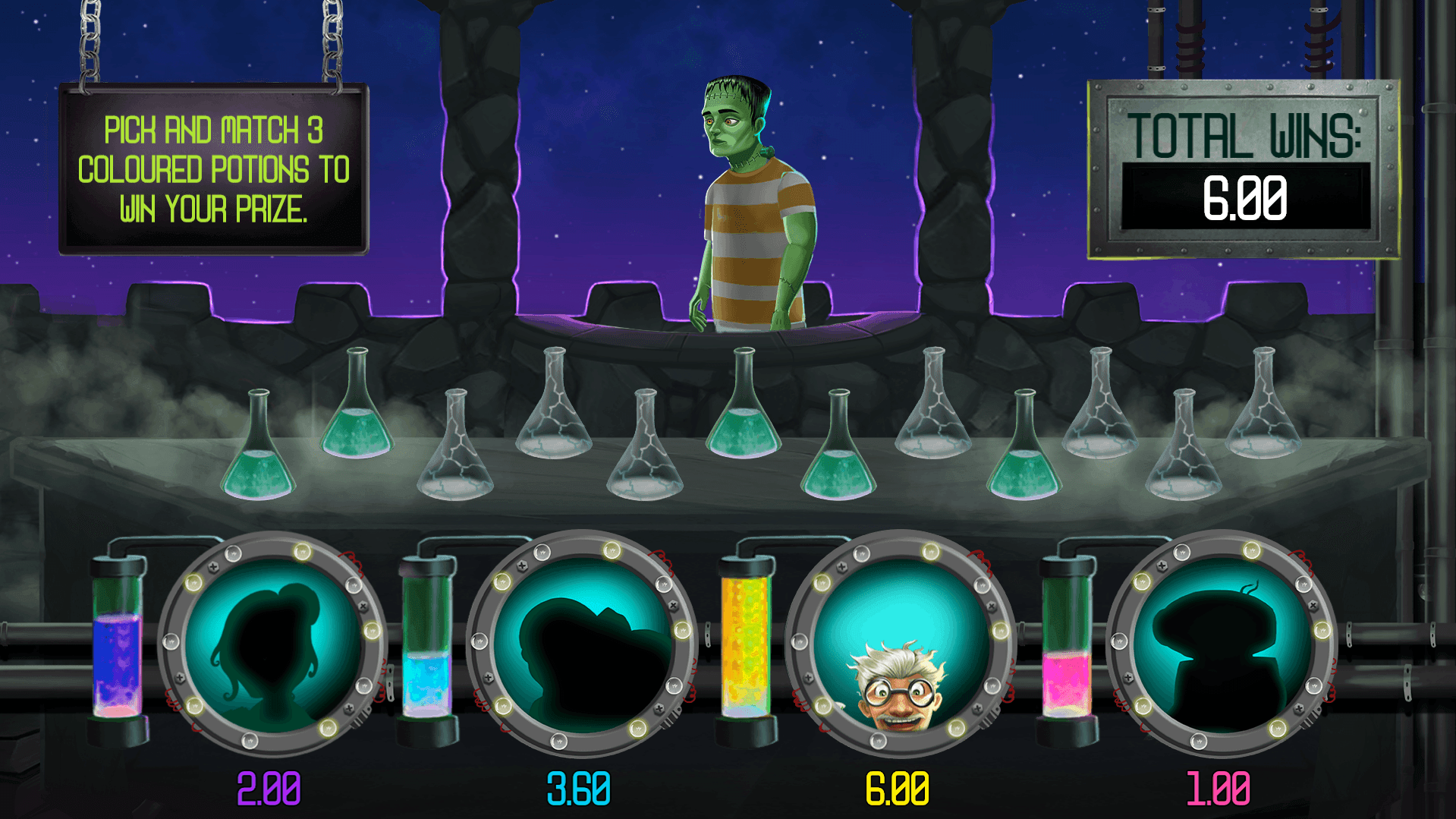Choose the porthole above the 3.60 prize

[581, 645]
